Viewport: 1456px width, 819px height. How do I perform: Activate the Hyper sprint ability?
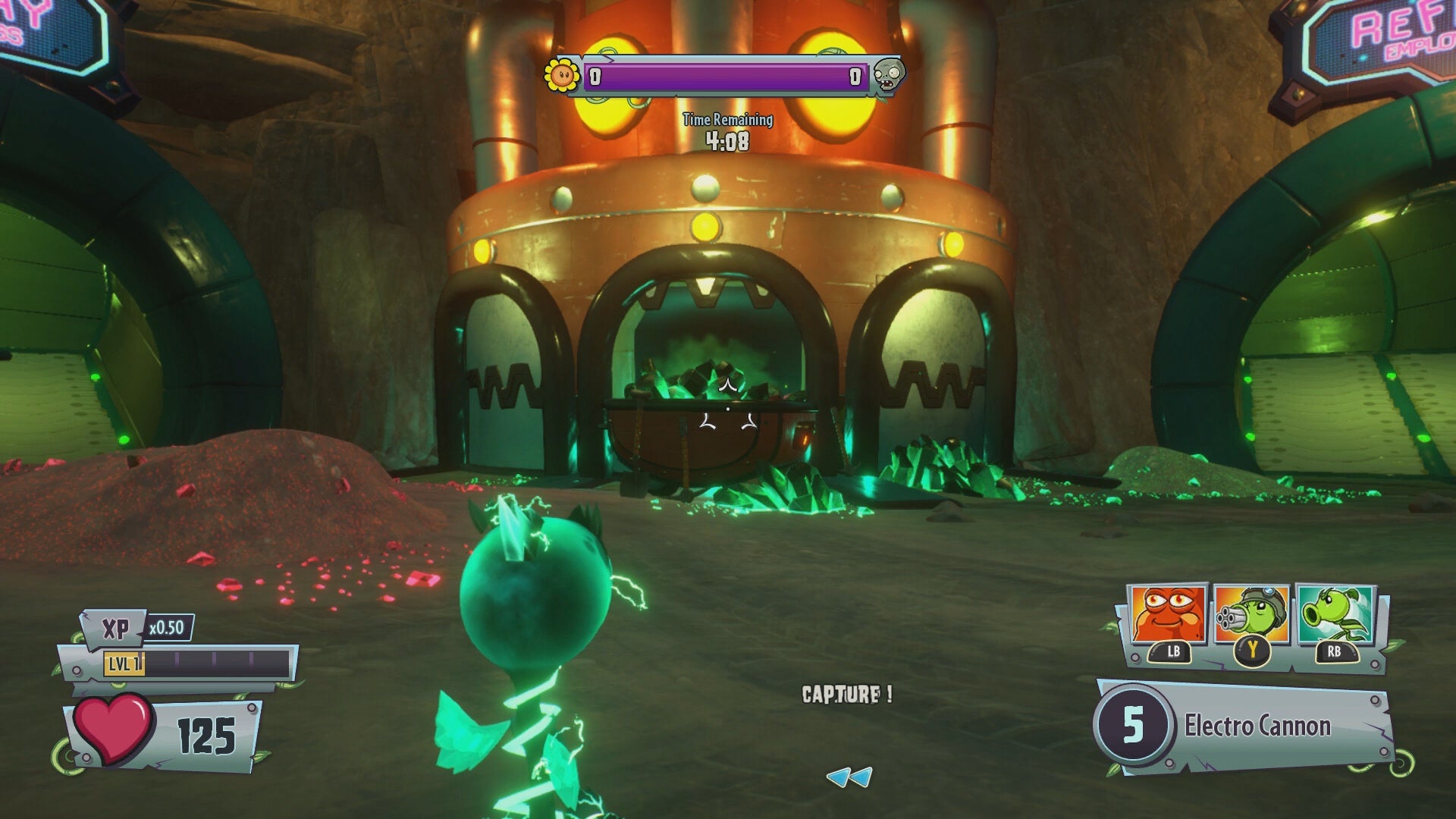click(1335, 616)
